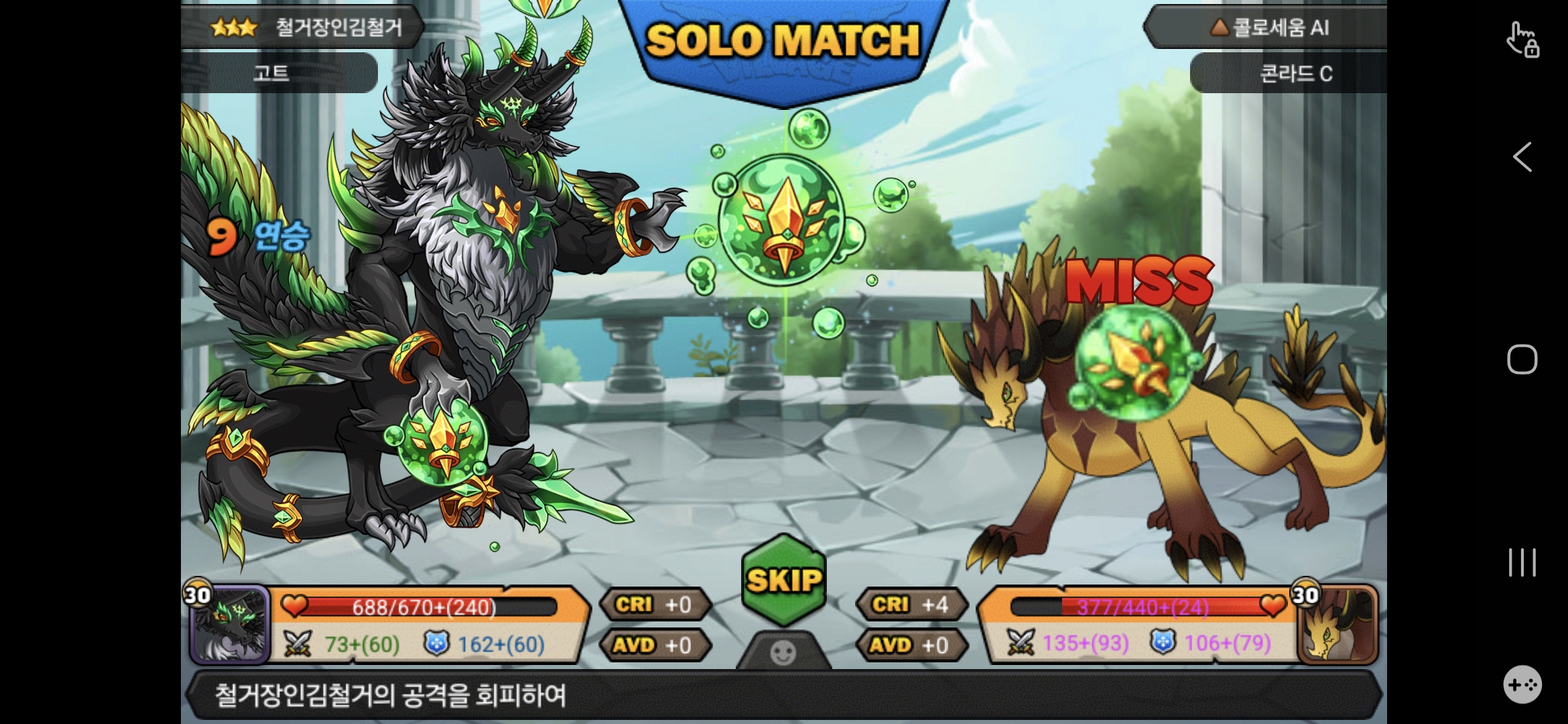This screenshot has width=1568, height=724.
Task: Open Android recent apps
Action: click(1522, 562)
